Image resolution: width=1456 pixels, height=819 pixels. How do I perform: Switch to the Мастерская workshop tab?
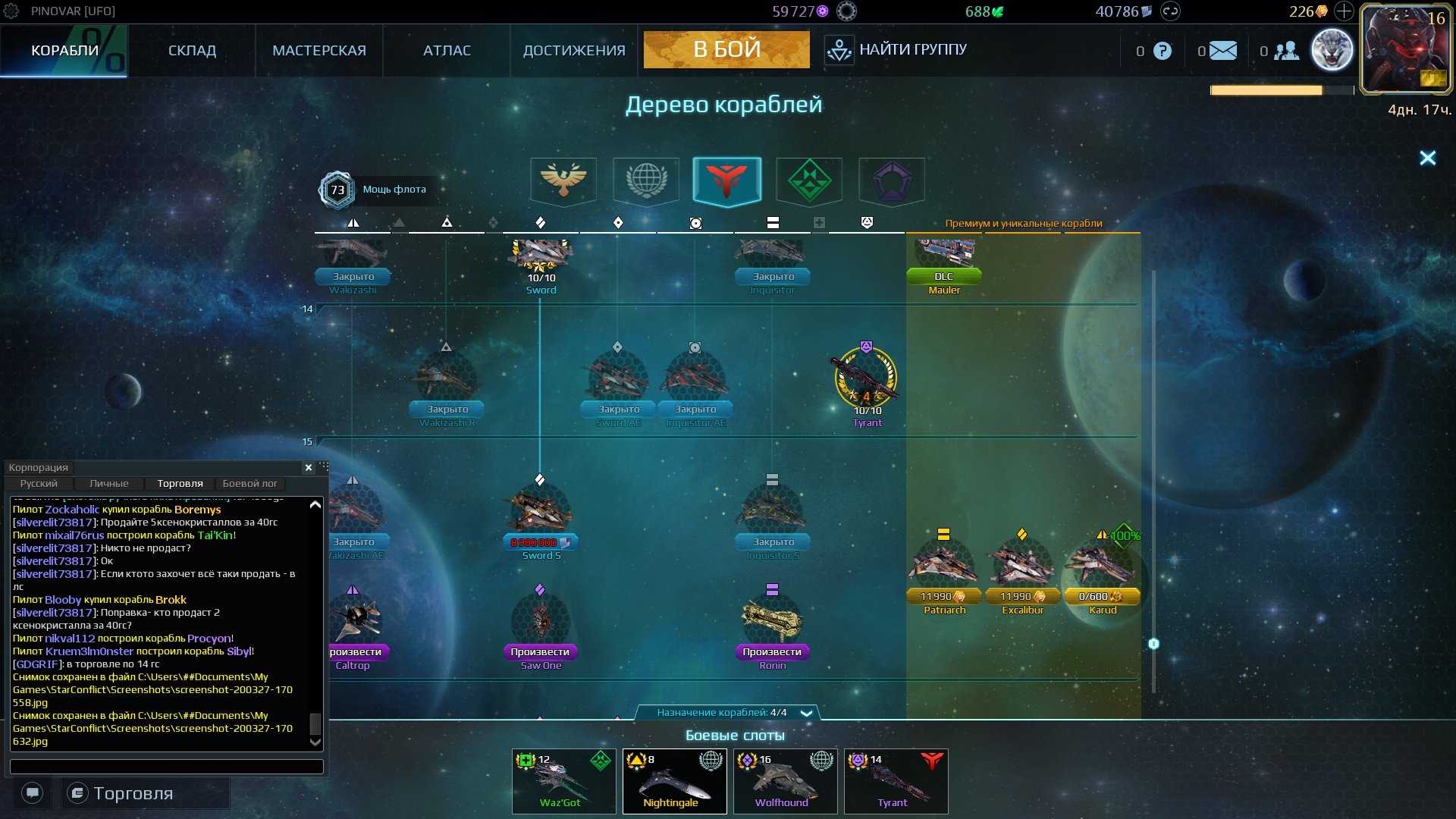point(318,51)
